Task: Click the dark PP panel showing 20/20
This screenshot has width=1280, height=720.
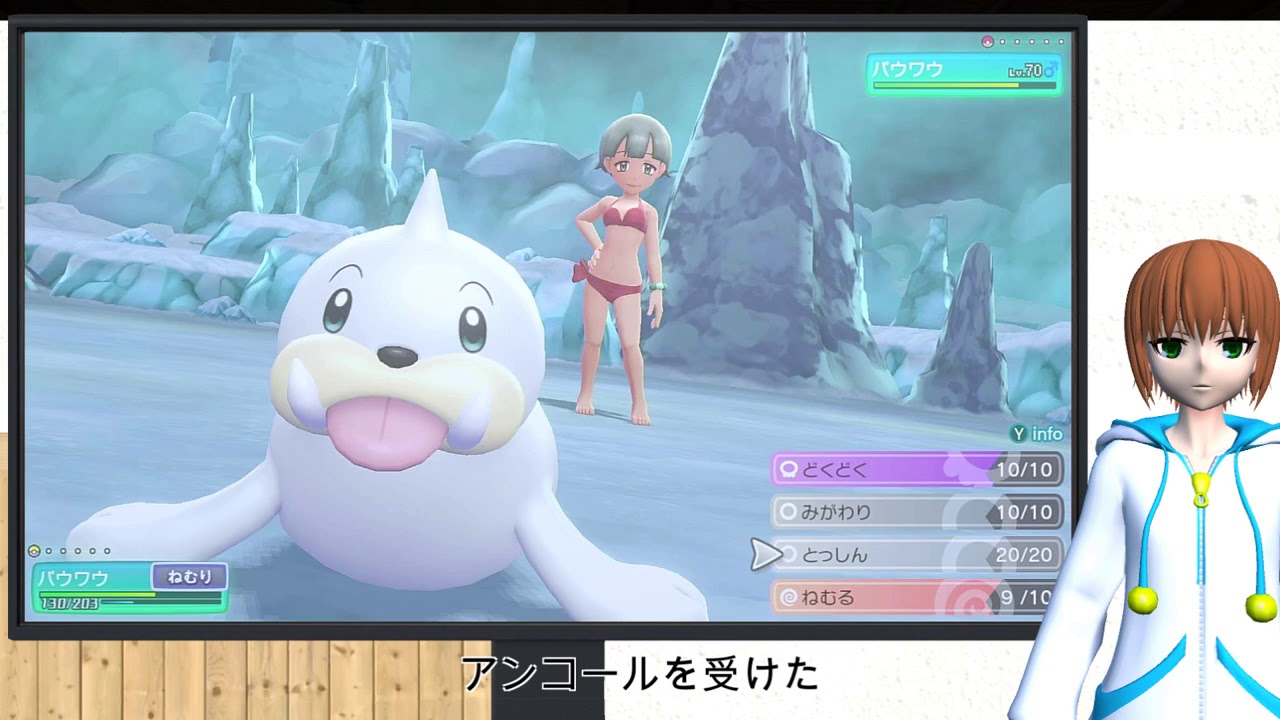Action: 1024,555
